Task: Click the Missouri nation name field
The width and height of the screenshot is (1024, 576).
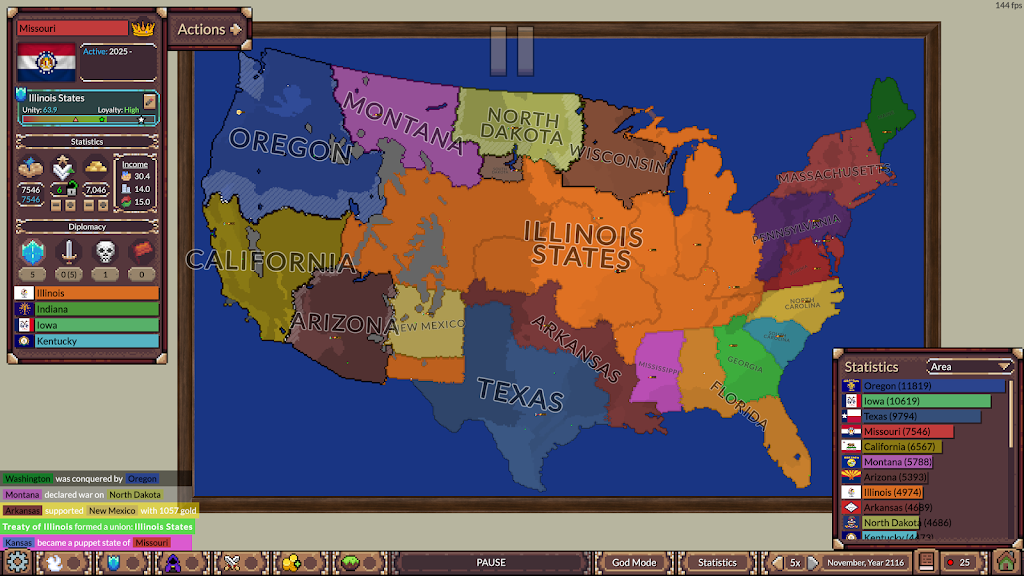Action: tap(72, 28)
